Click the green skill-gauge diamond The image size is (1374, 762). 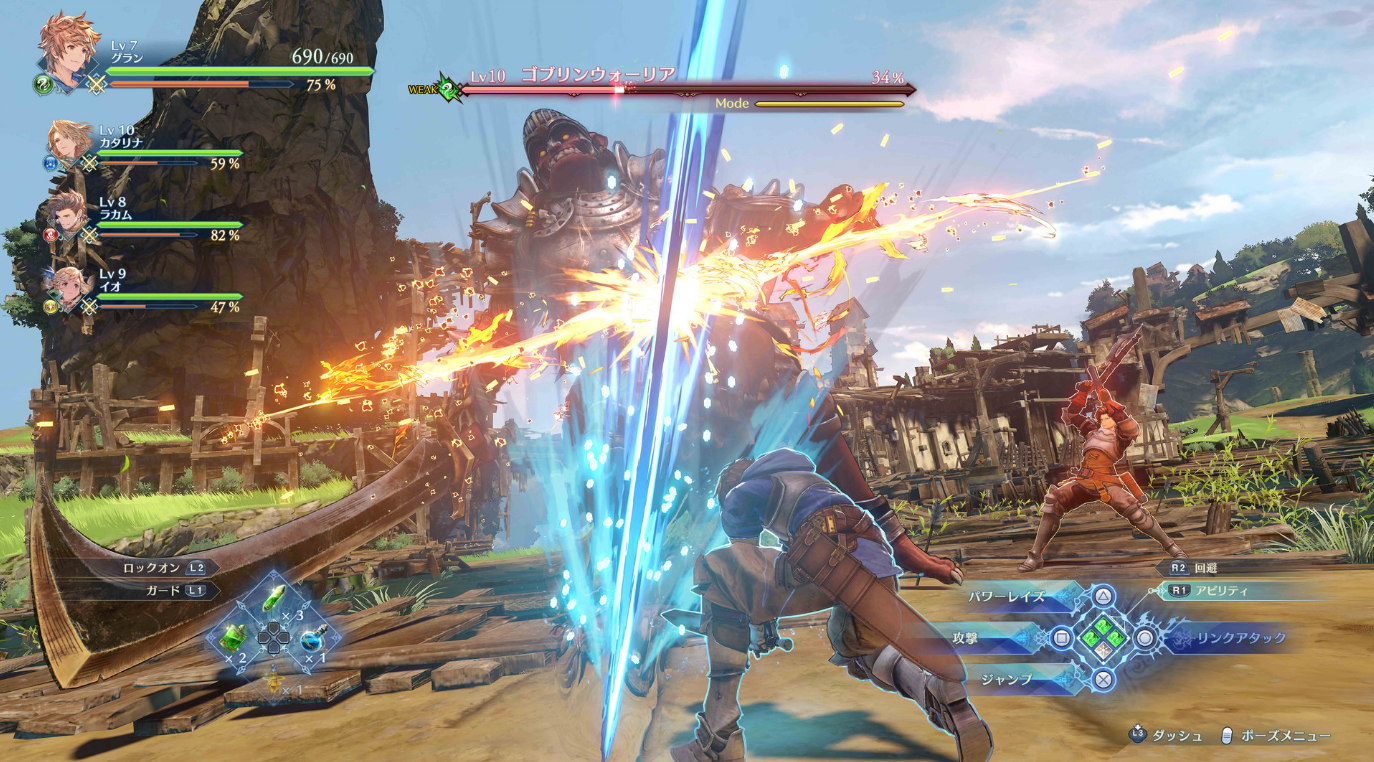coord(1103,637)
